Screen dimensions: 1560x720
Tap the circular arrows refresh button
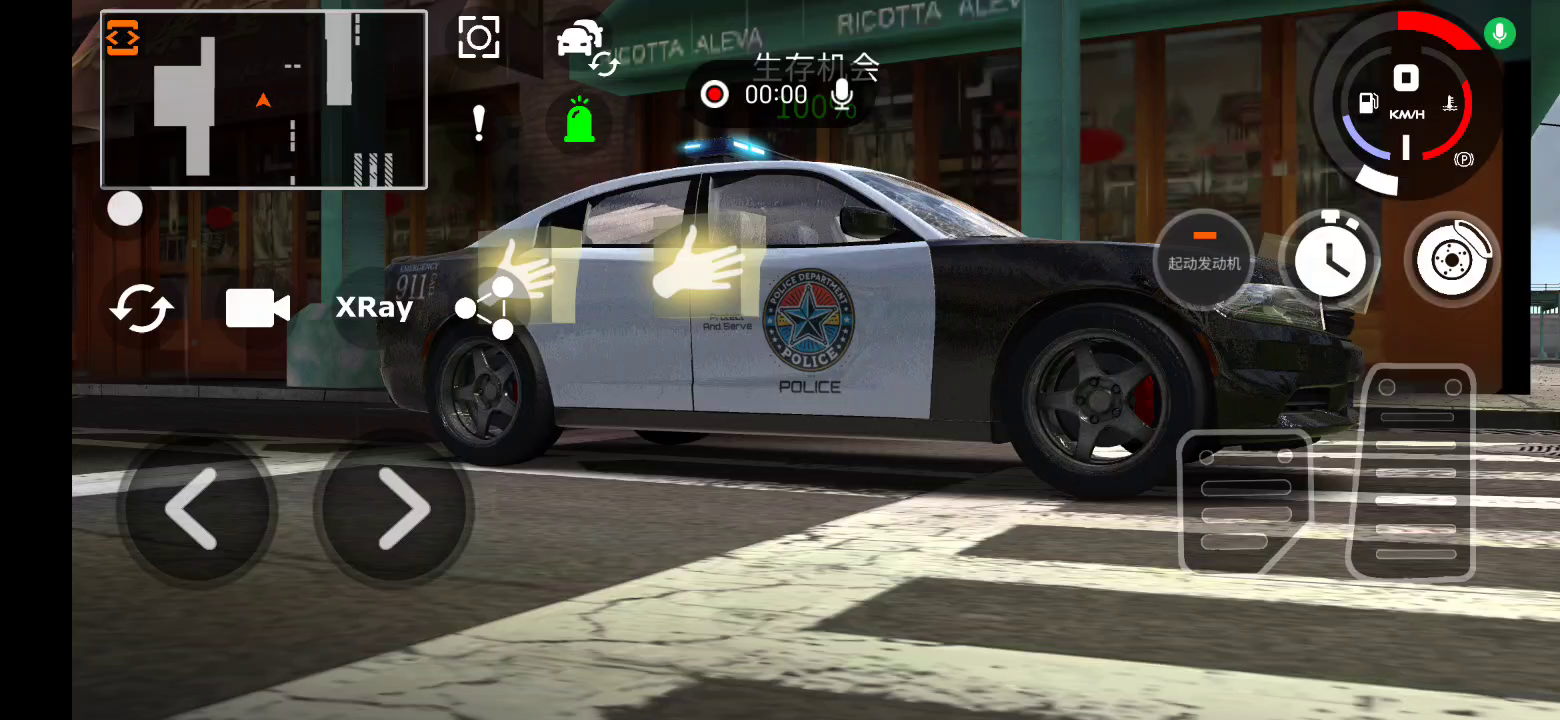click(x=141, y=308)
